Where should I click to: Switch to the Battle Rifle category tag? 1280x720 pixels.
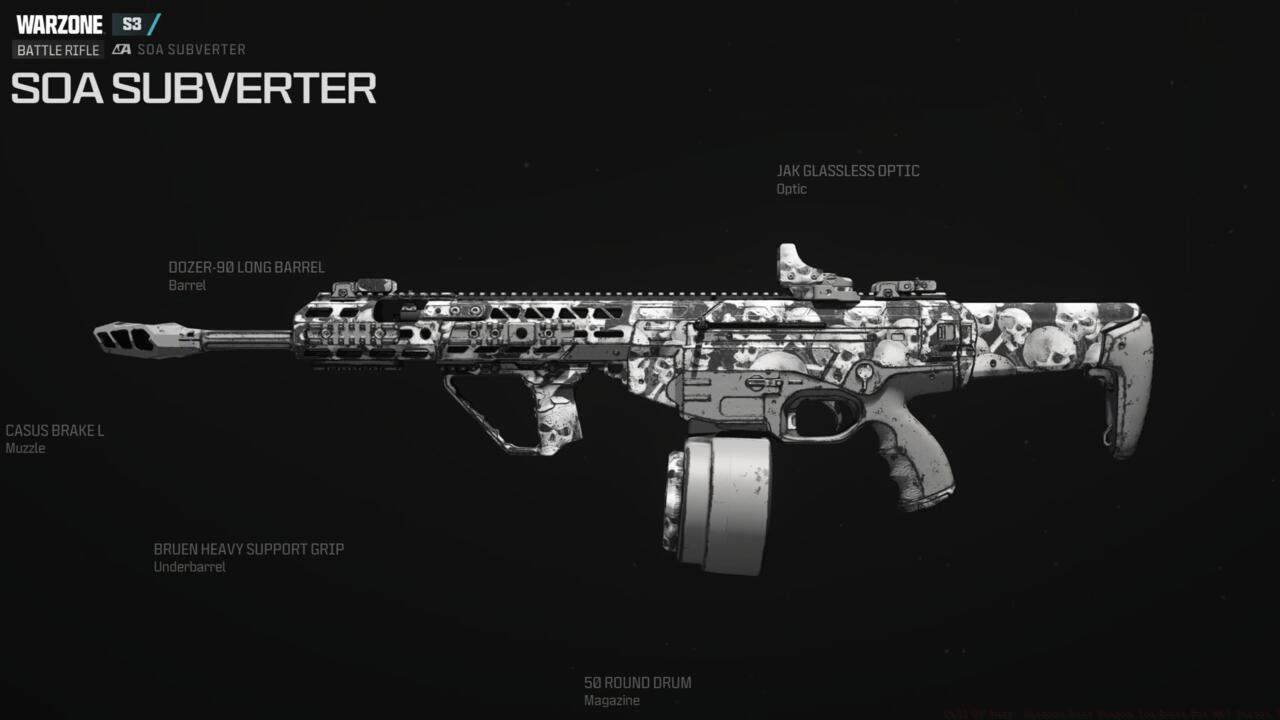click(58, 49)
